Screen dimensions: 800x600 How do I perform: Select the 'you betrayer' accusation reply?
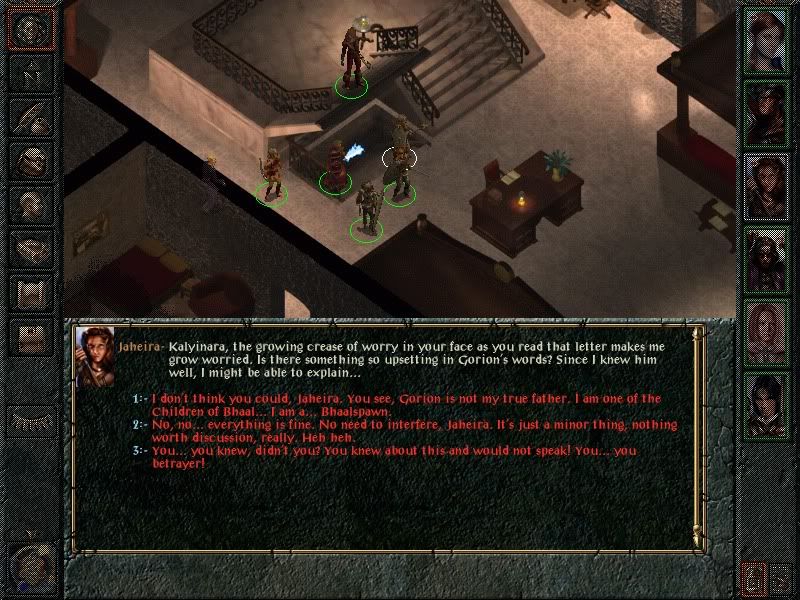pos(400,457)
